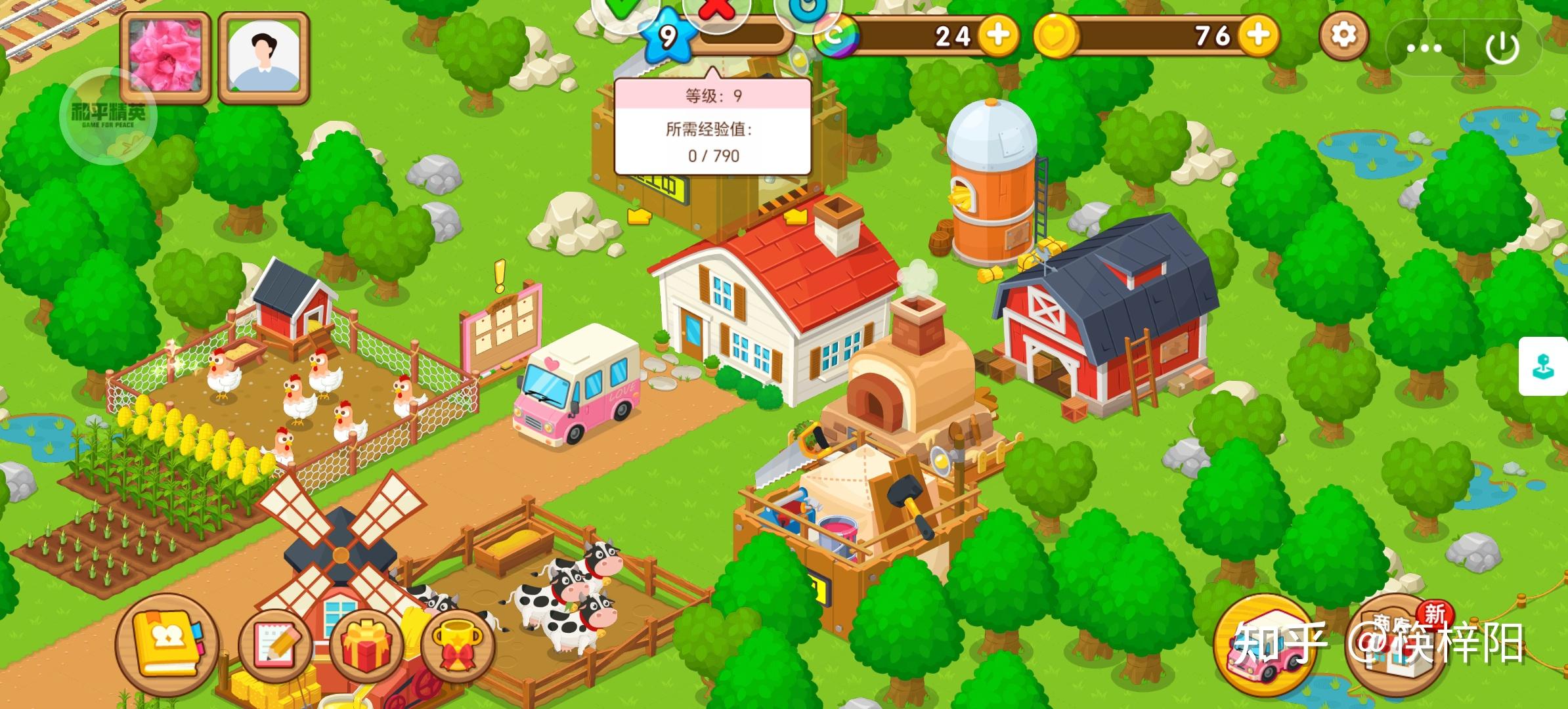Open the notepad and pencil task list
Screen dimensions: 1568x709
pyautogui.click(x=274, y=643)
